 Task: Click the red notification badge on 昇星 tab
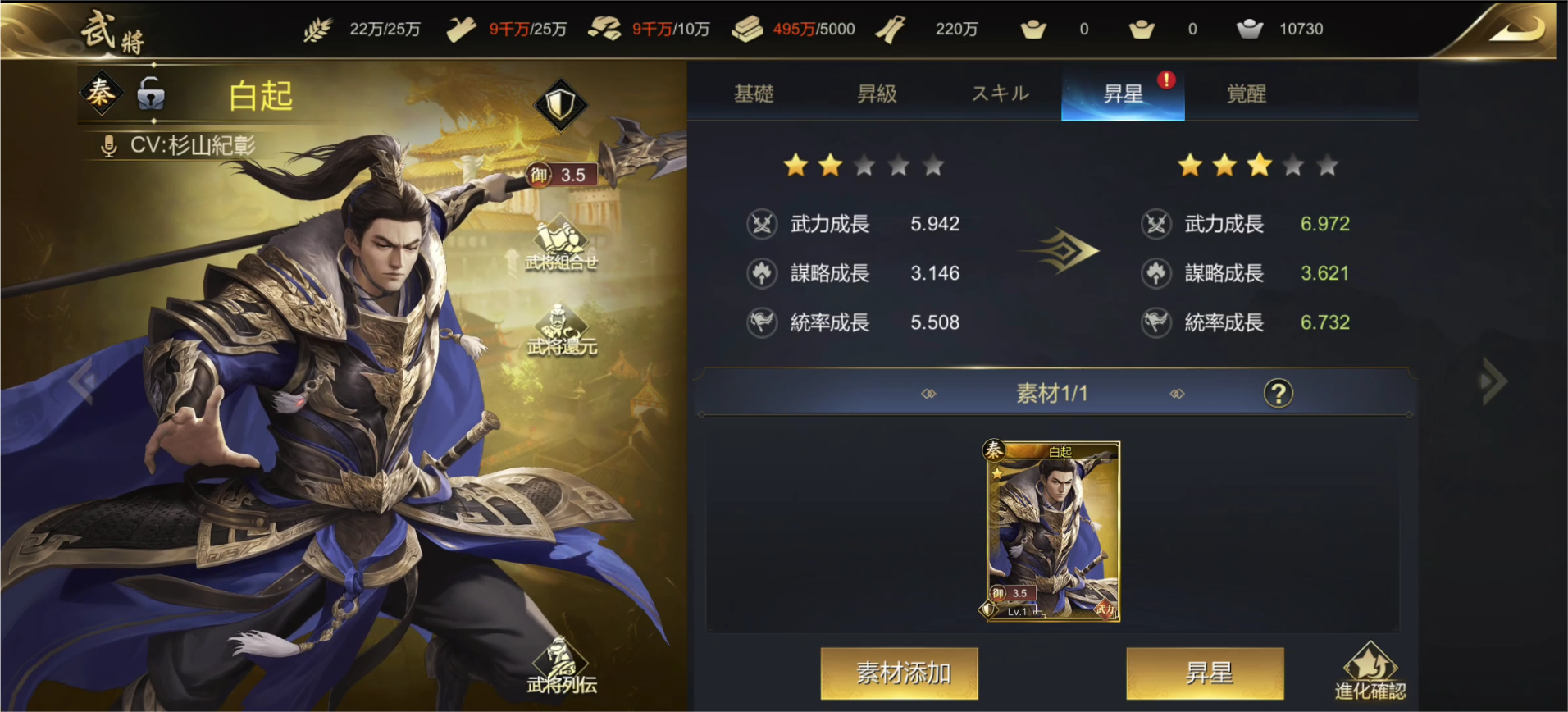[x=1168, y=79]
